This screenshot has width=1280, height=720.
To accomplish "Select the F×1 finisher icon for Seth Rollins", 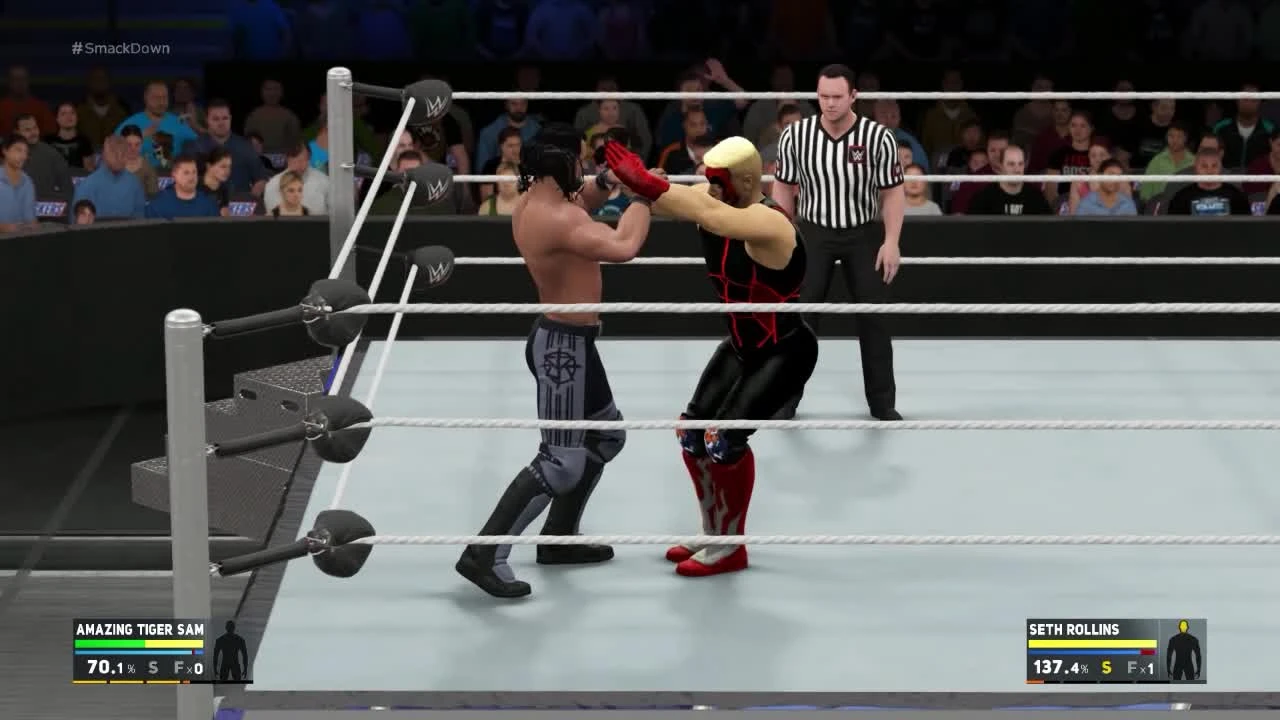I will click(1141, 667).
